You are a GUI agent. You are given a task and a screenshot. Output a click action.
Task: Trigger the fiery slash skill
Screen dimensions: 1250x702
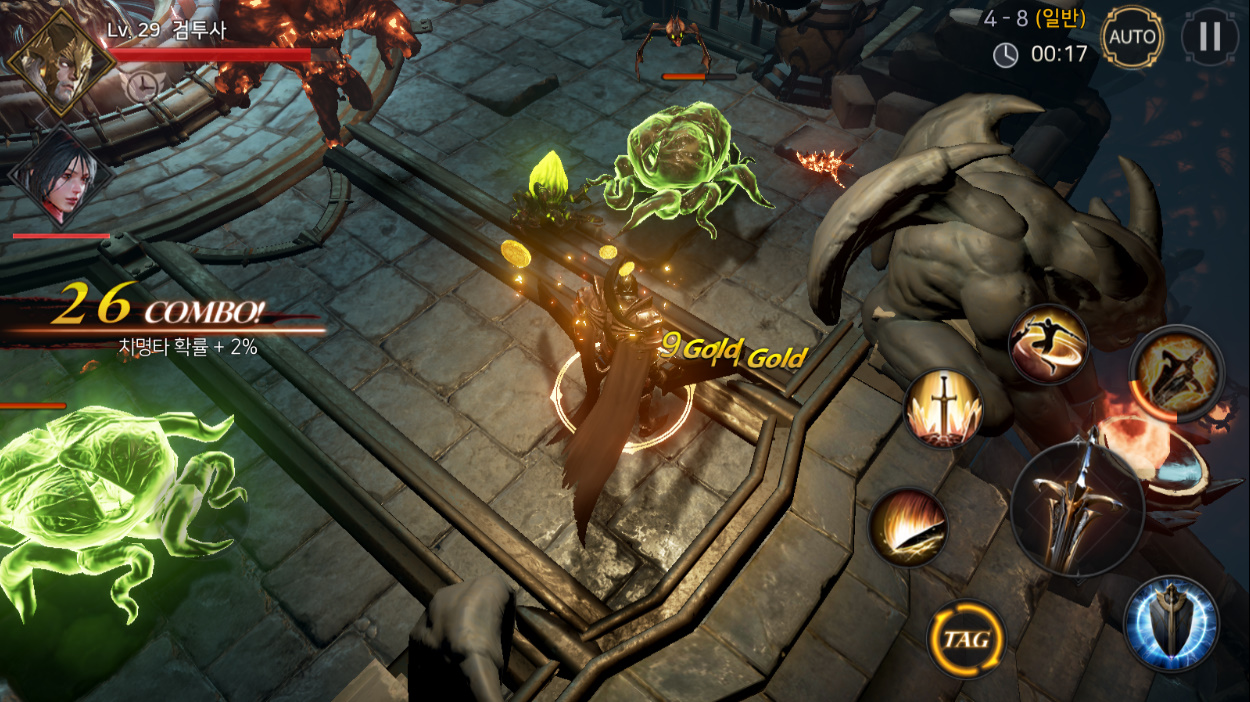click(908, 526)
